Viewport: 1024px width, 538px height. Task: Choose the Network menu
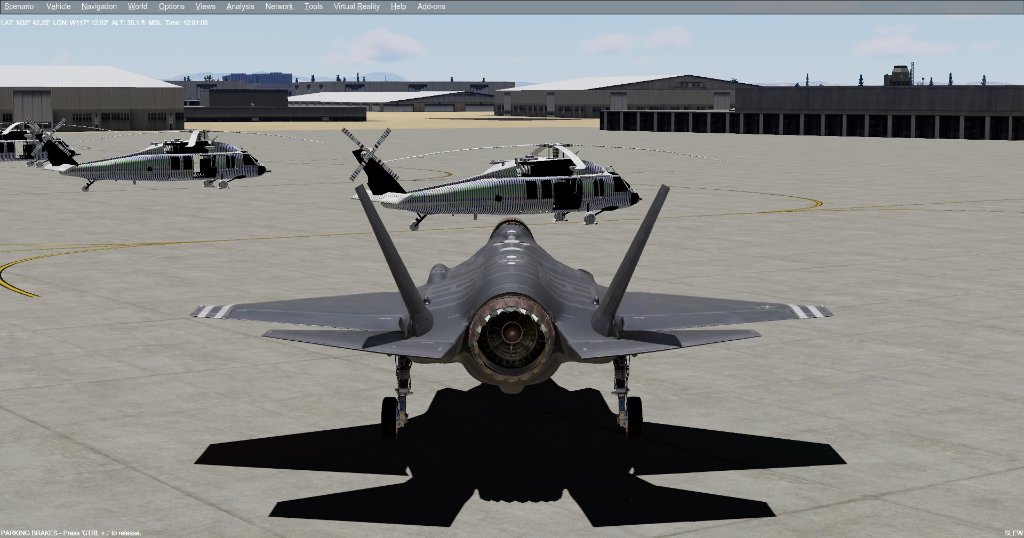coord(279,6)
